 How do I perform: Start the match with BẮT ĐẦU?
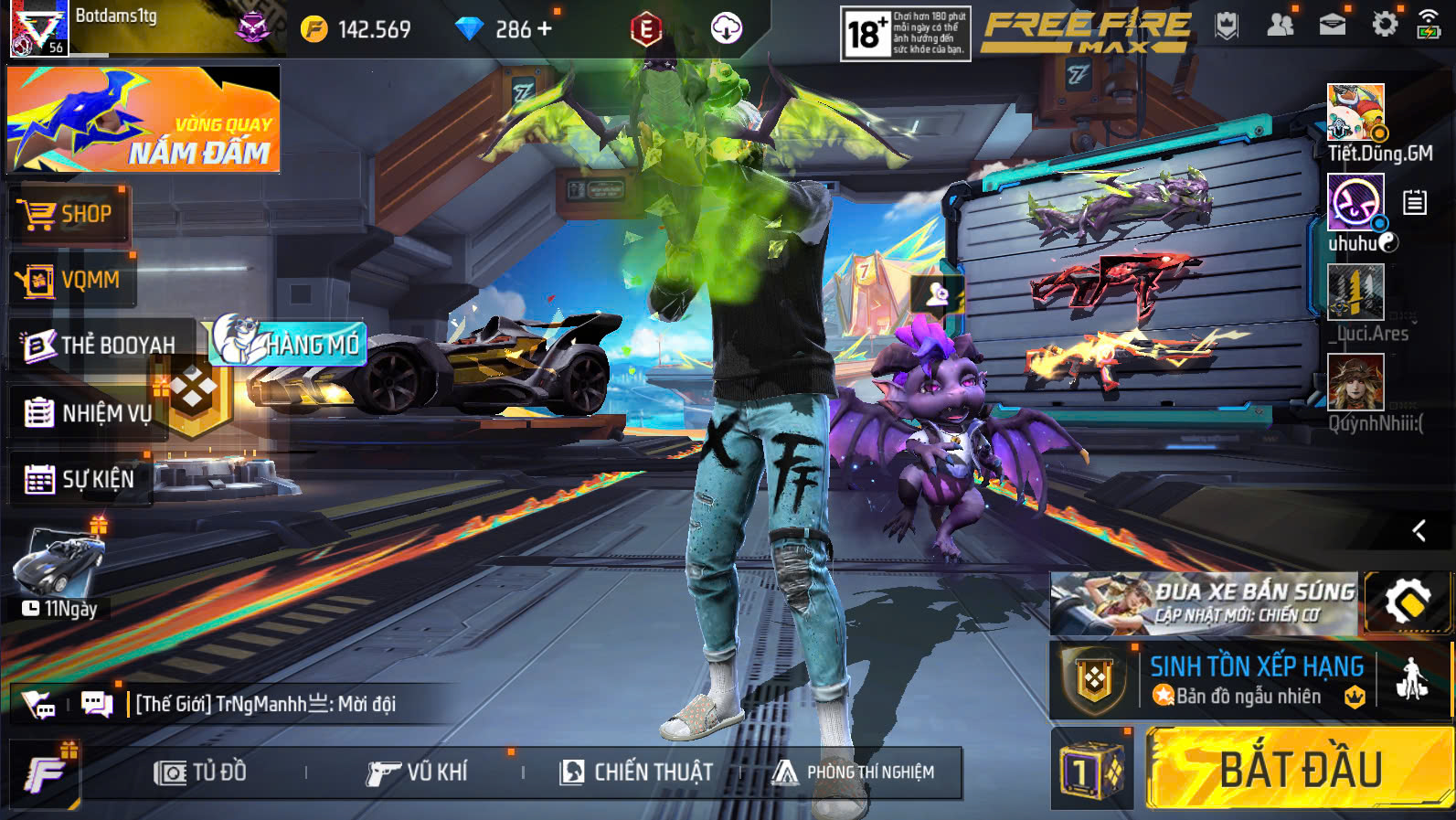coord(1298,769)
